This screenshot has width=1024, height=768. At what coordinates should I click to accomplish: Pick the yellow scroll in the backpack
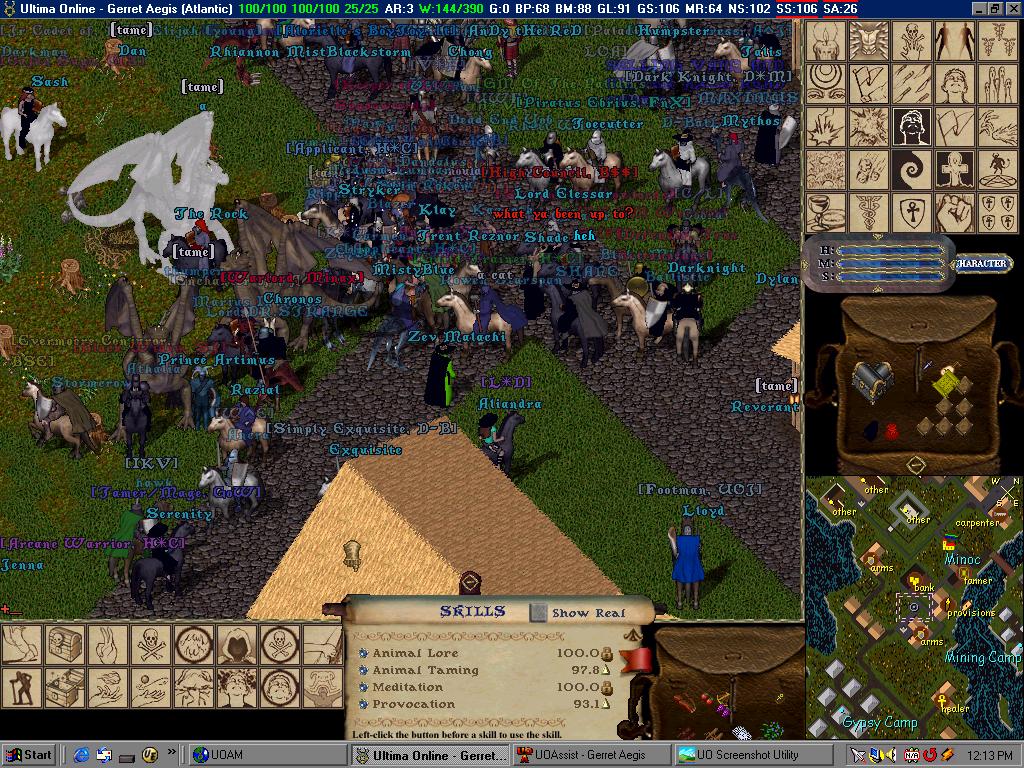pyautogui.click(x=943, y=382)
